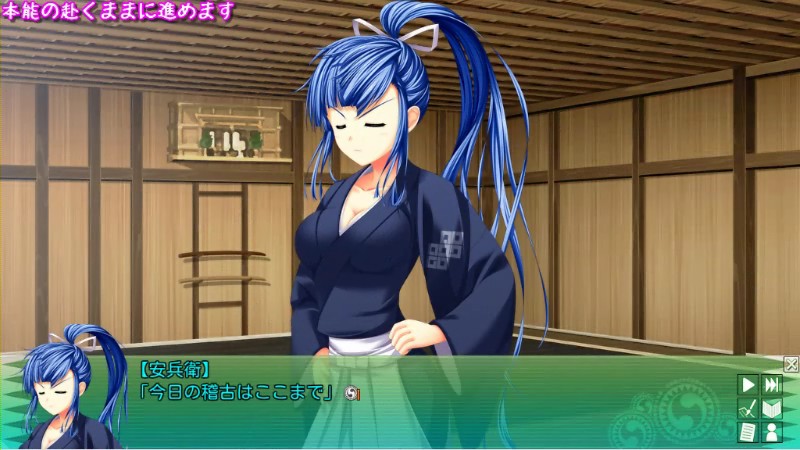
Task: Close the dialogue text window
Action: (791, 364)
